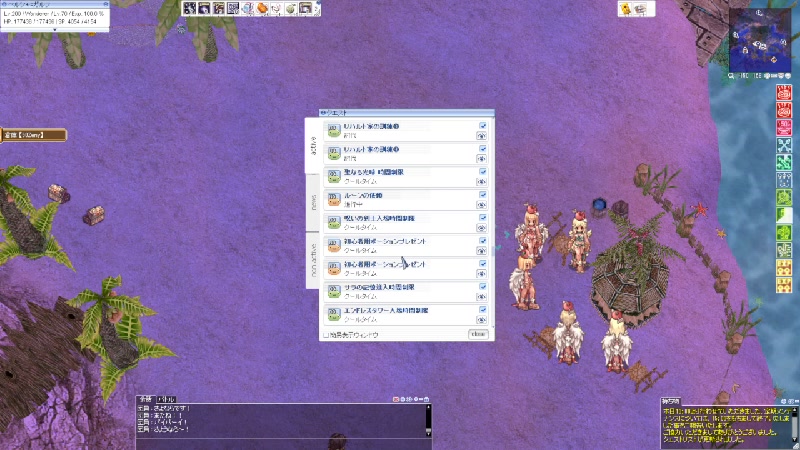Untick the checkbox on the first quest row
Image resolution: width=800 pixels, height=450 pixels.
pos(483,126)
